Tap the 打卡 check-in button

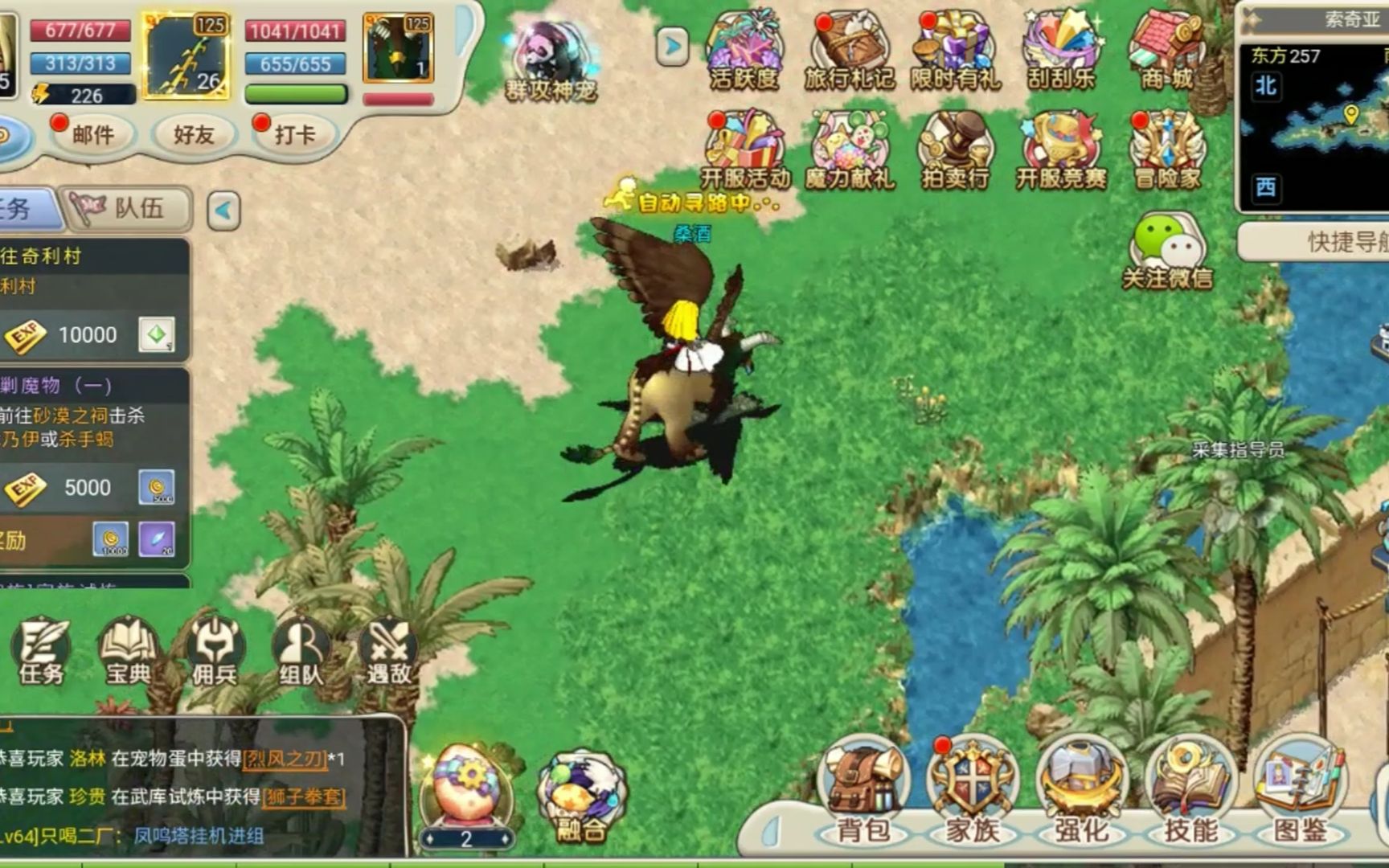294,135
